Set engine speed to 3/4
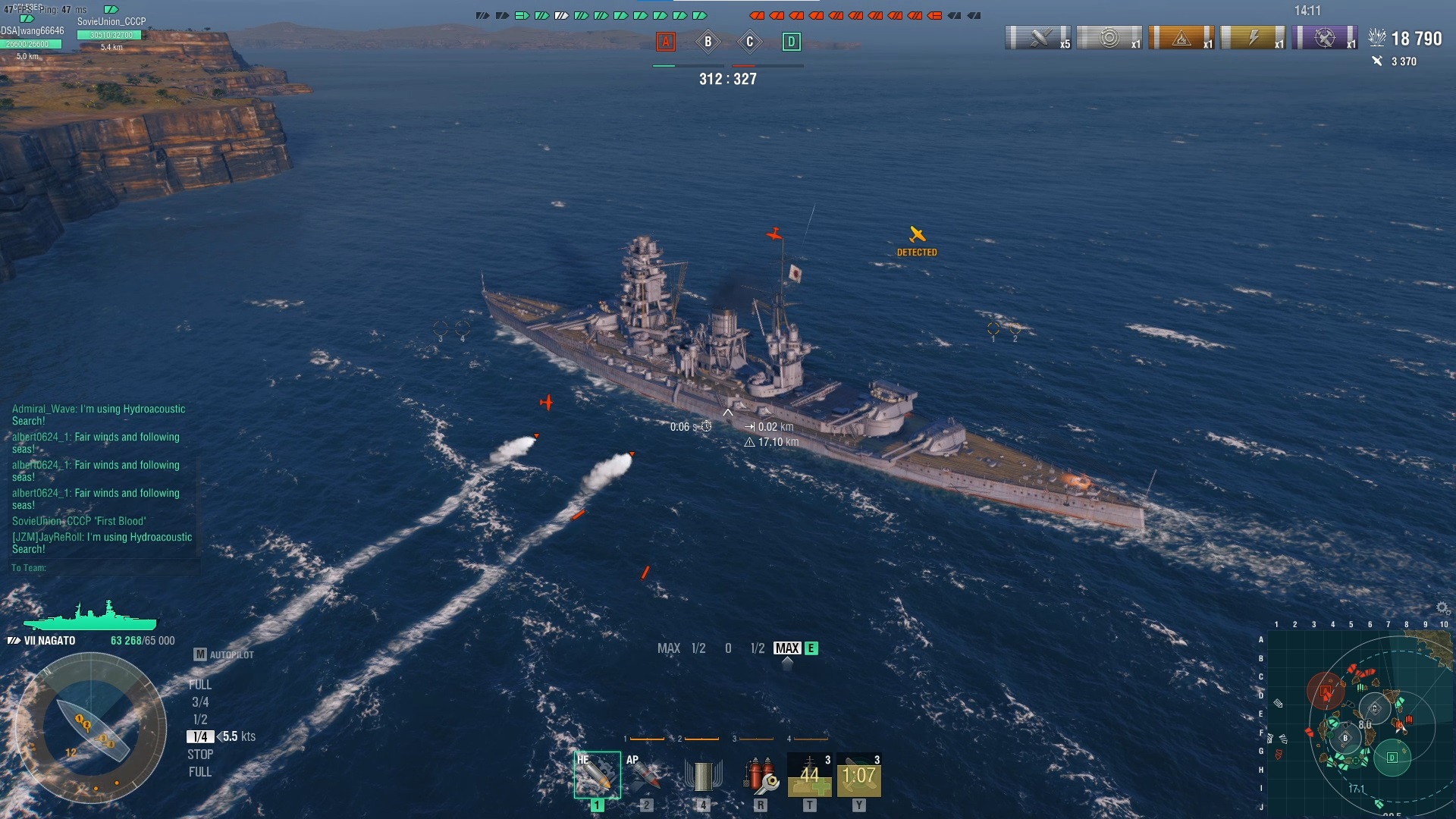This screenshot has width=1456, height=819. pos(200,702)
